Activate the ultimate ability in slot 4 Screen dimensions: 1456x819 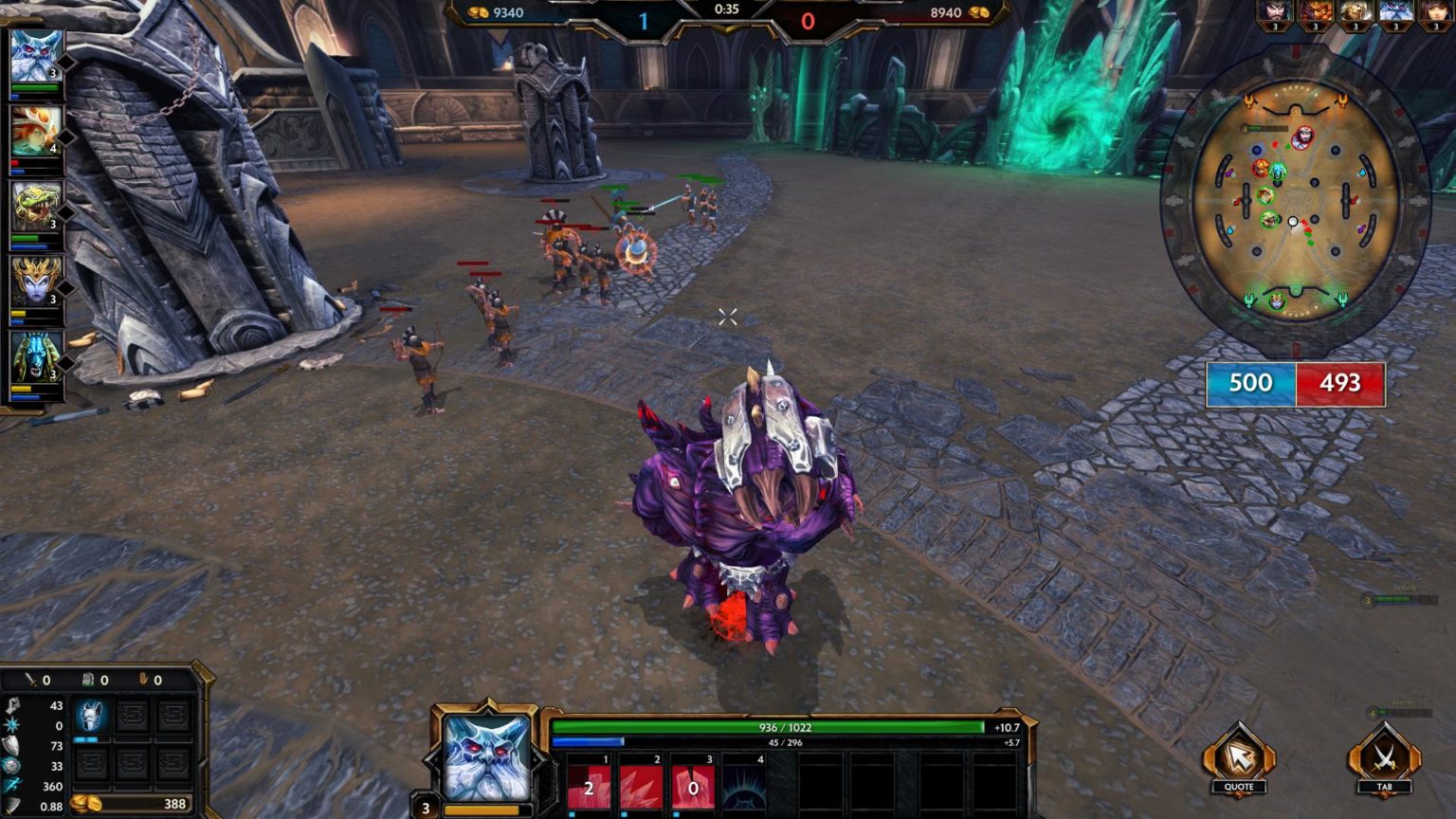pyautogui.click(x=744, y=787)
